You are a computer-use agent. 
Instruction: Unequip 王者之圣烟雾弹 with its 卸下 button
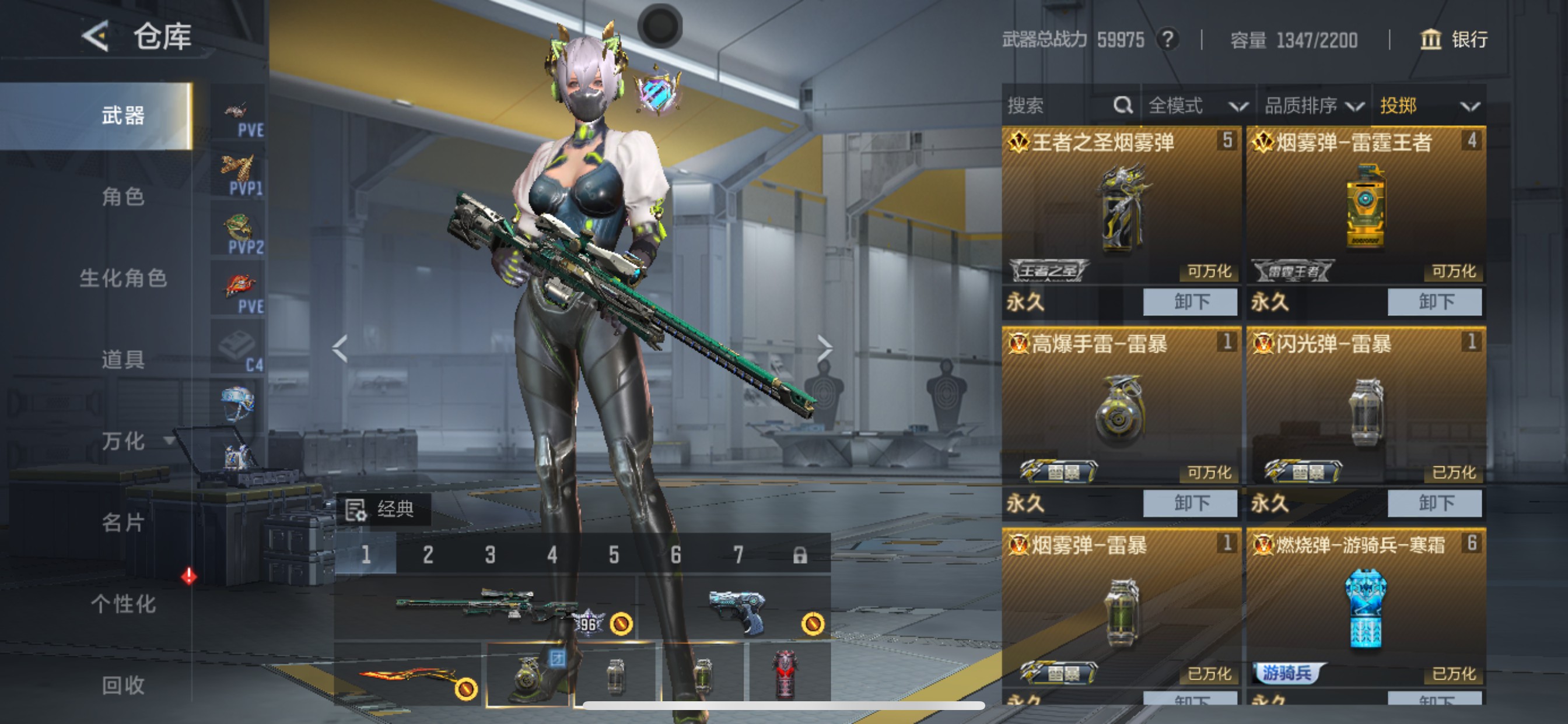pyautogui.click(x=1189, y=301)
